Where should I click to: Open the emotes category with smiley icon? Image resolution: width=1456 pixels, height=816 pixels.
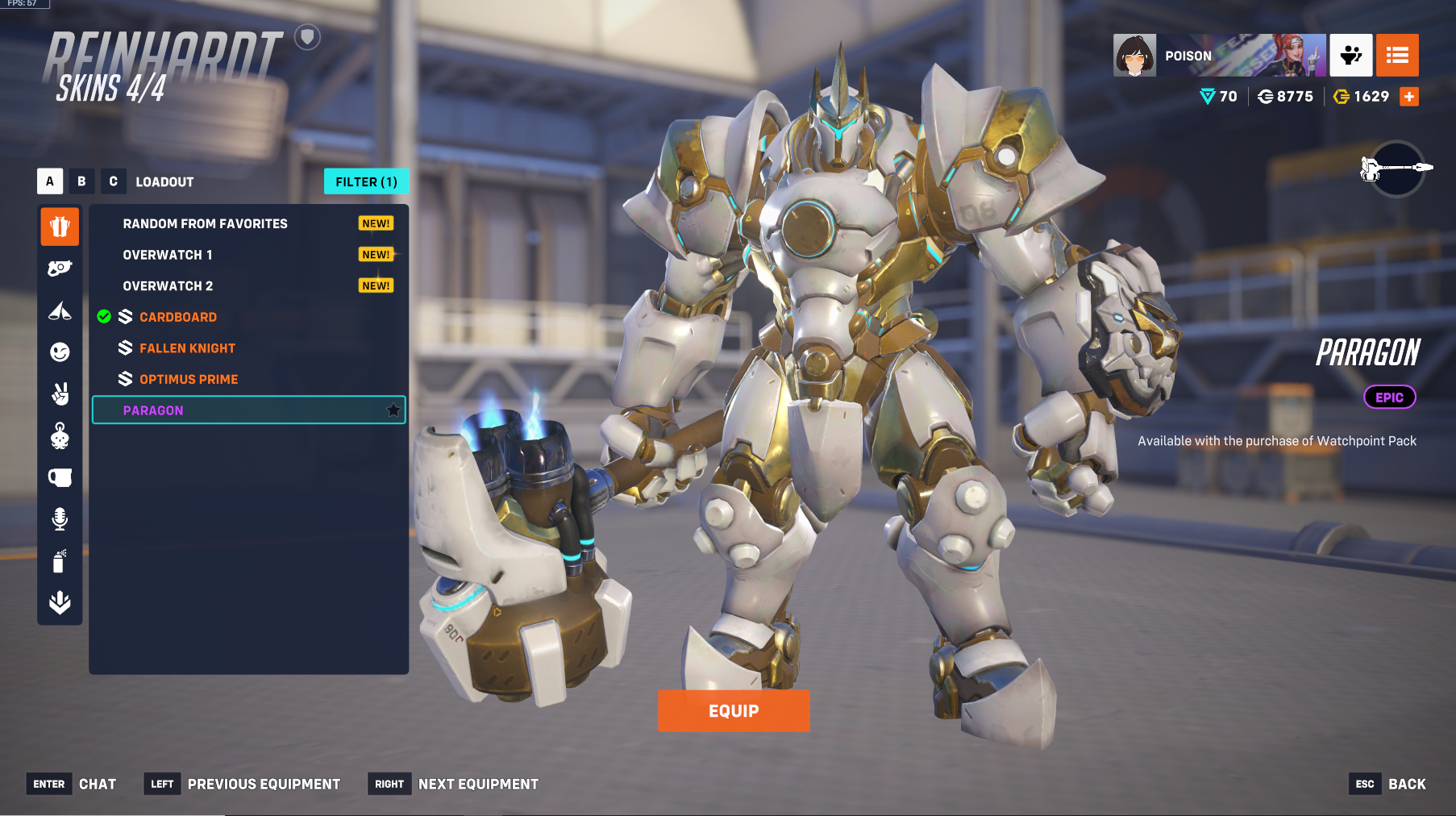point(60,352)
